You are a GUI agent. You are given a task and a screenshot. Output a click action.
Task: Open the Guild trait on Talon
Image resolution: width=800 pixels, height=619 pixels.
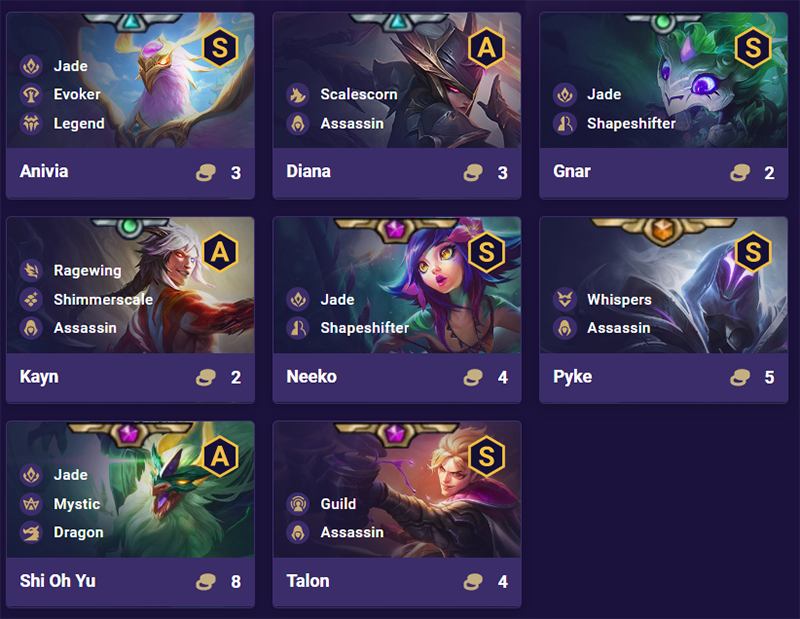[338, 504]
